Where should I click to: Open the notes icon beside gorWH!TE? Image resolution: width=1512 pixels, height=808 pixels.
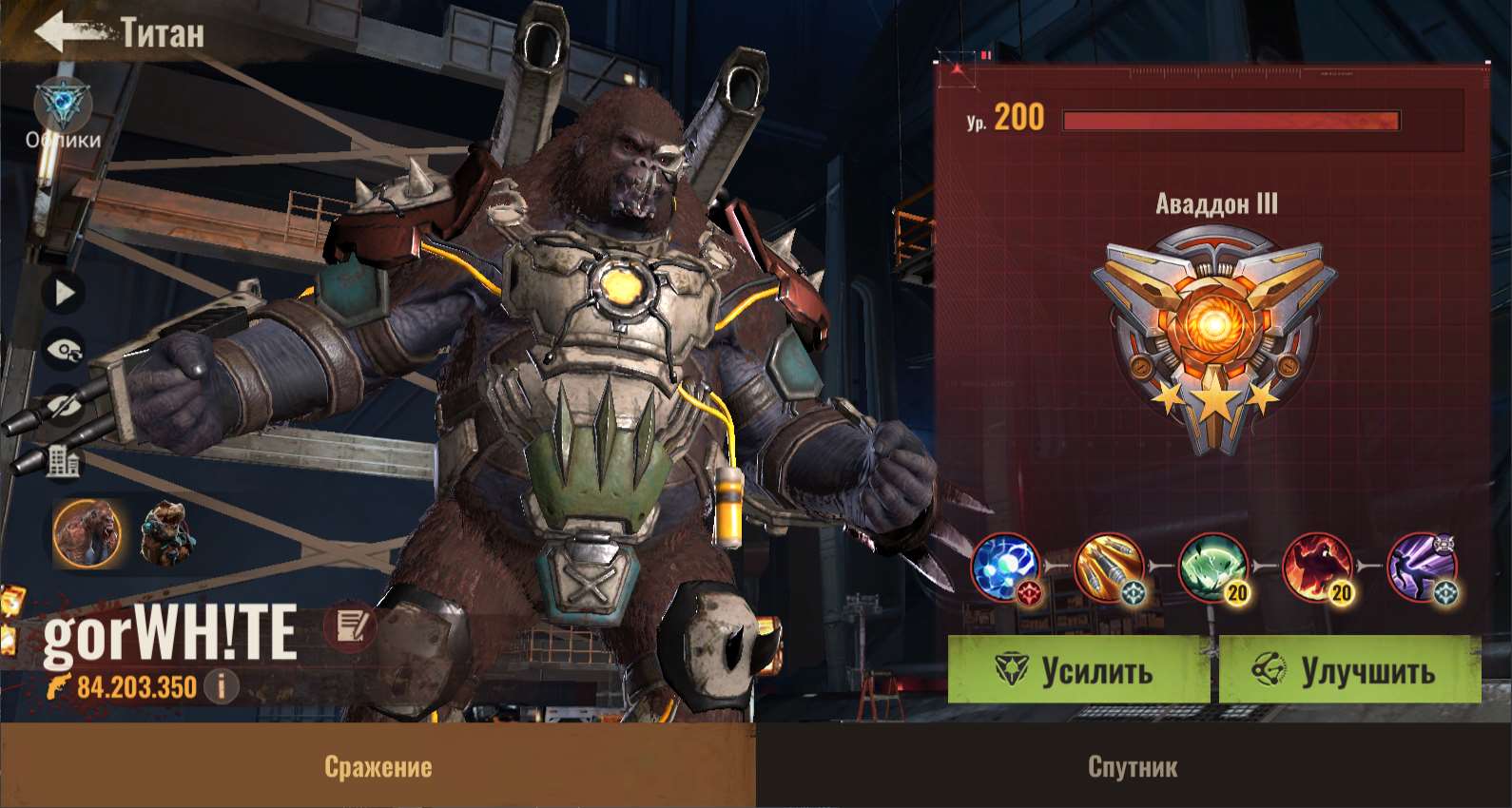tap(349, 625)
